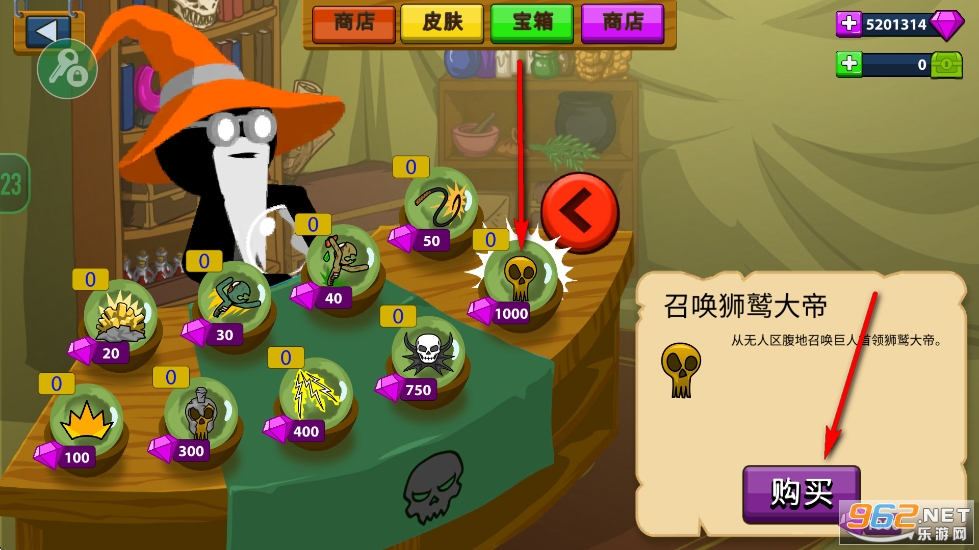Tap the red circular back arrow
This screenshot has width=979, height=550.
tap(579, 212)
